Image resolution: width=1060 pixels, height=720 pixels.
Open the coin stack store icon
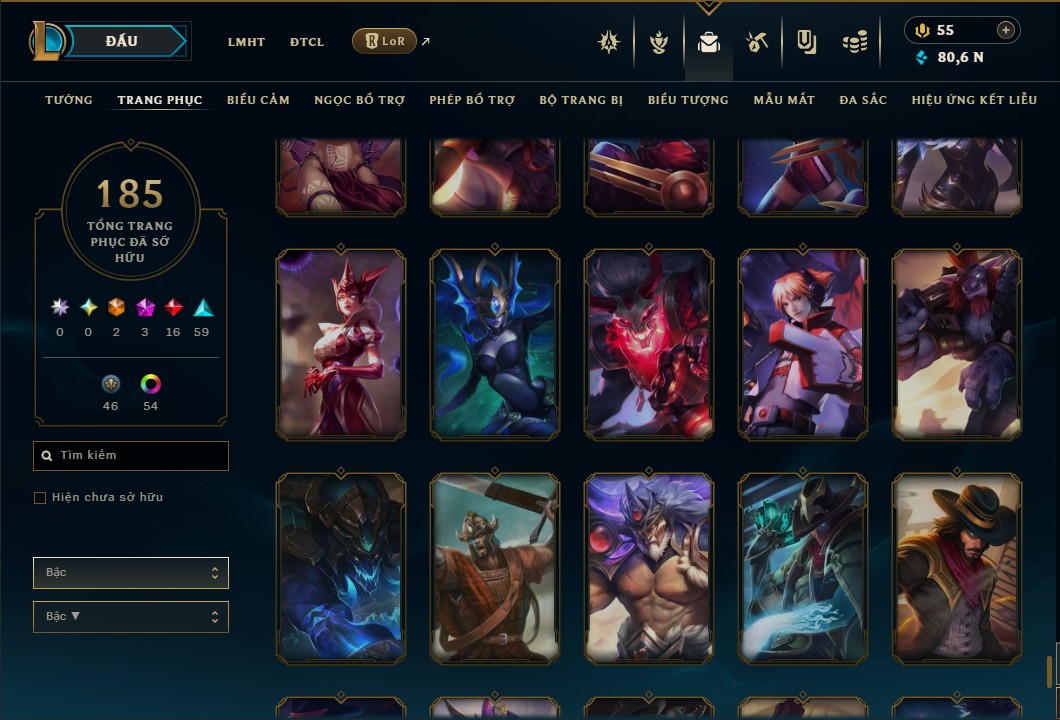tap(854, 42)
